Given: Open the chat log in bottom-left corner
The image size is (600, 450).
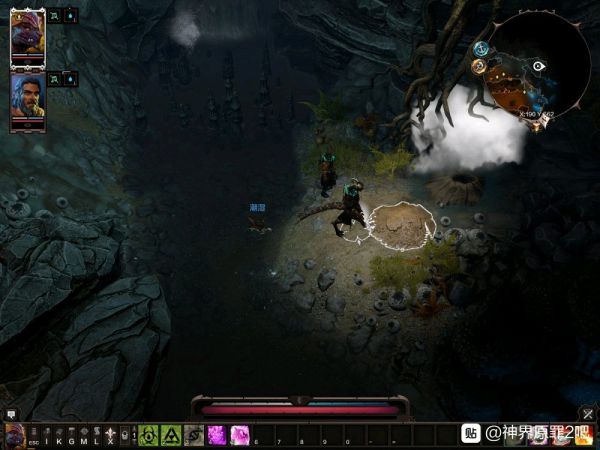Looking at the screenshot, I should click(x=12, y=413).
